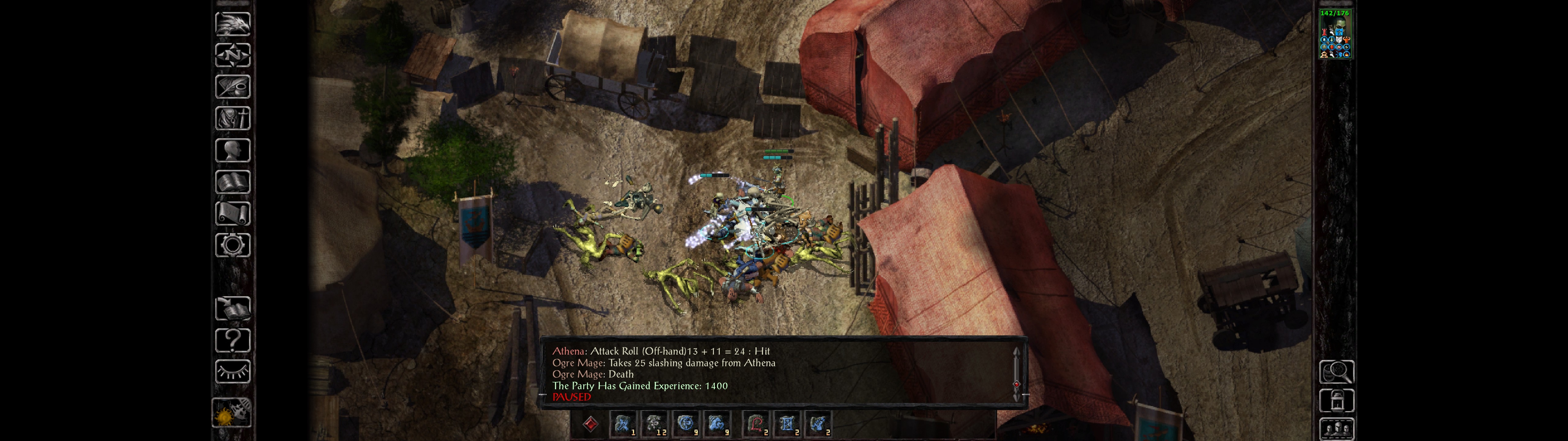Open the journal quill button
Viewport: 1568px width, 441px height.
click(x=232, y=86)
